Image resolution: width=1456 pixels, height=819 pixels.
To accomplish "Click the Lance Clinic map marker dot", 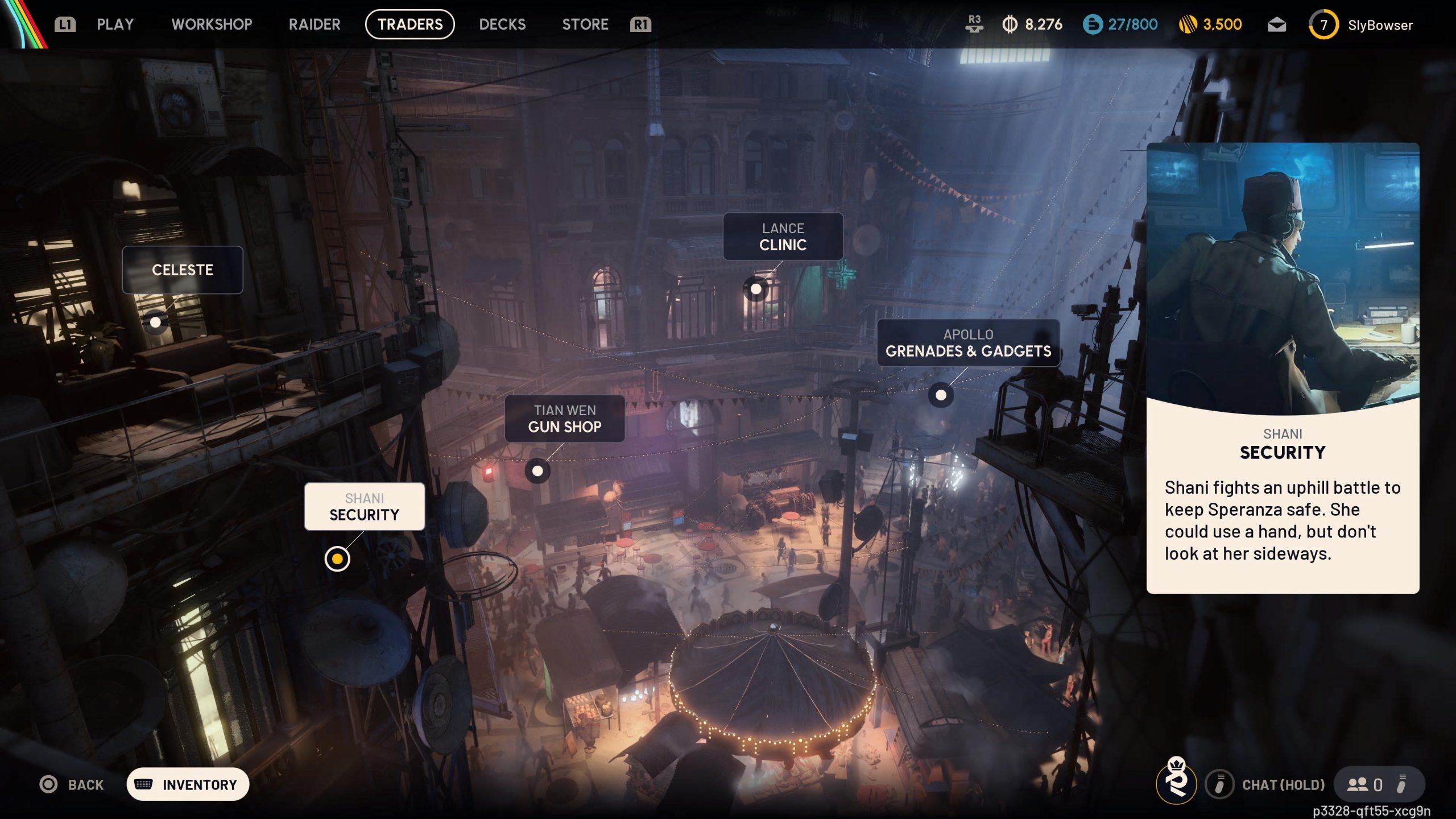I will pos(756,289).
